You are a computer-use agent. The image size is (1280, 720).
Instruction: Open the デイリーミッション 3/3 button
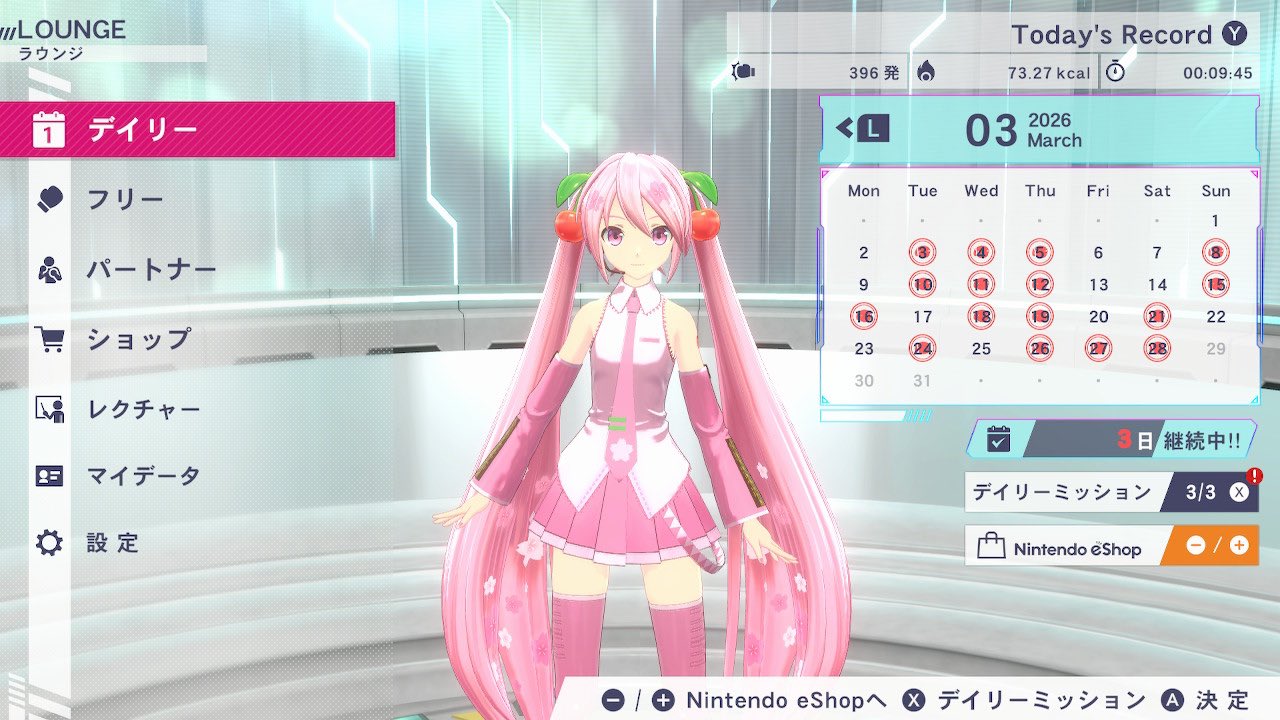pyautogui.click(x=1111, y=492)
